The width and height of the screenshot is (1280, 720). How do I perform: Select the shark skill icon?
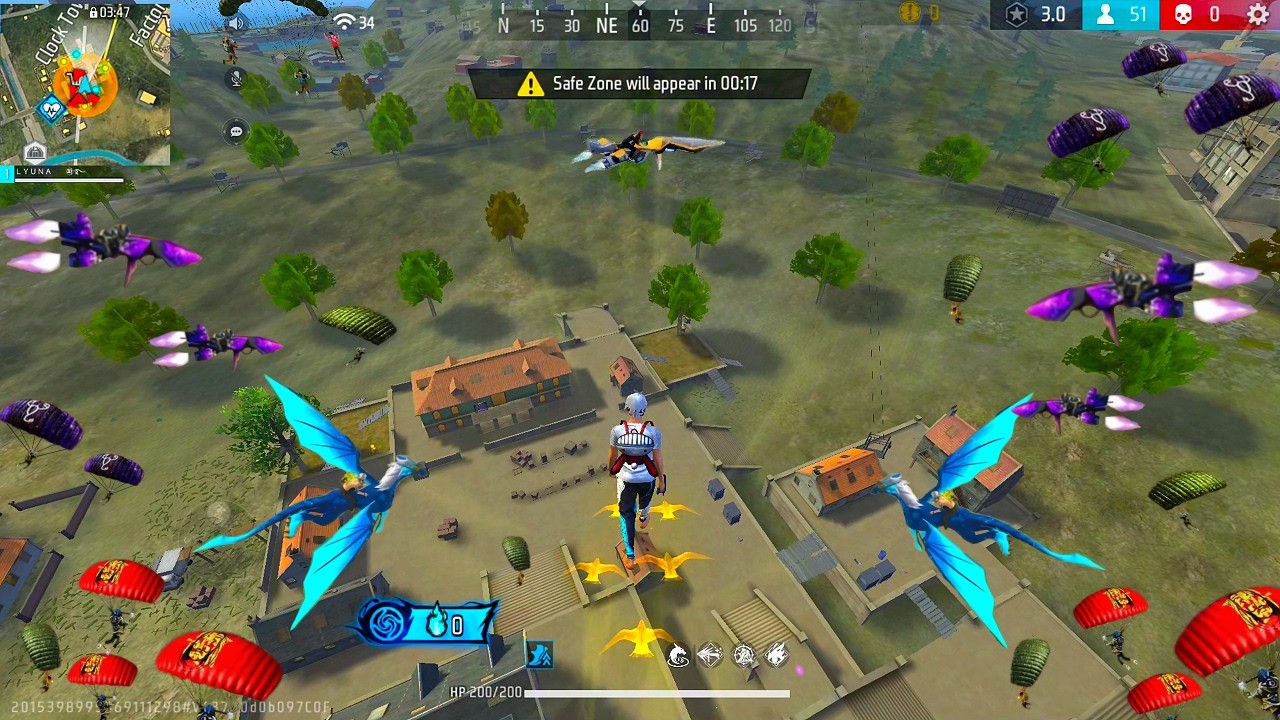point(678,656)
